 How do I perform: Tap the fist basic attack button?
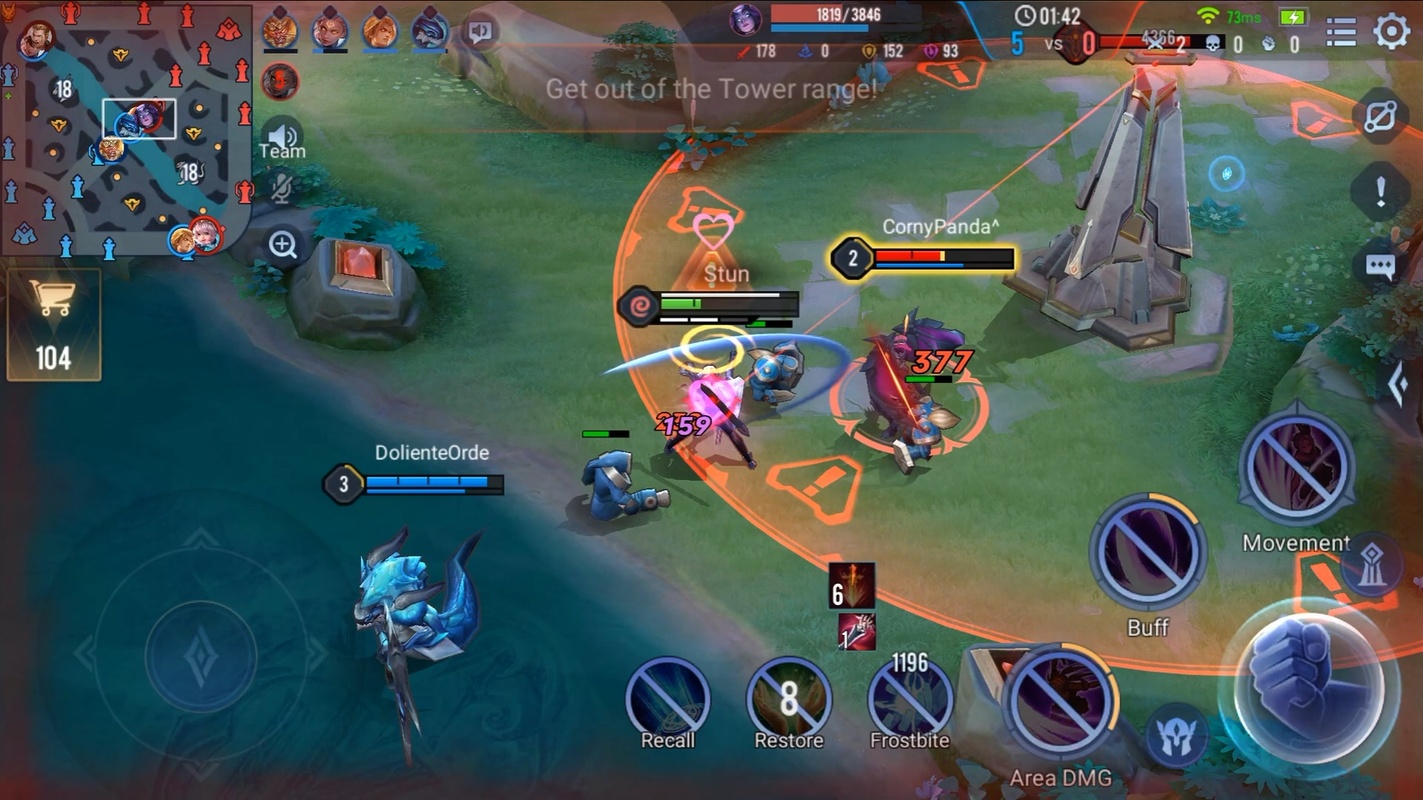pyautogui.click(x=1307, y=680)
